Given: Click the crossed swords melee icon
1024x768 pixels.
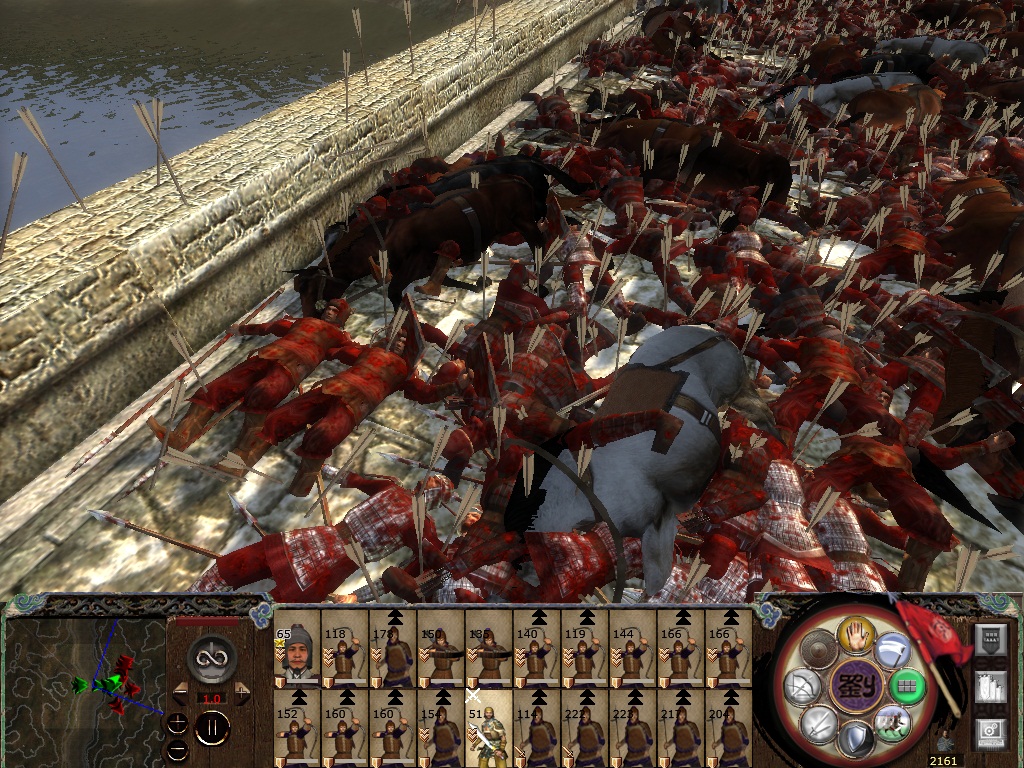Looking at the screenshot, I should (x=819, y=723).
